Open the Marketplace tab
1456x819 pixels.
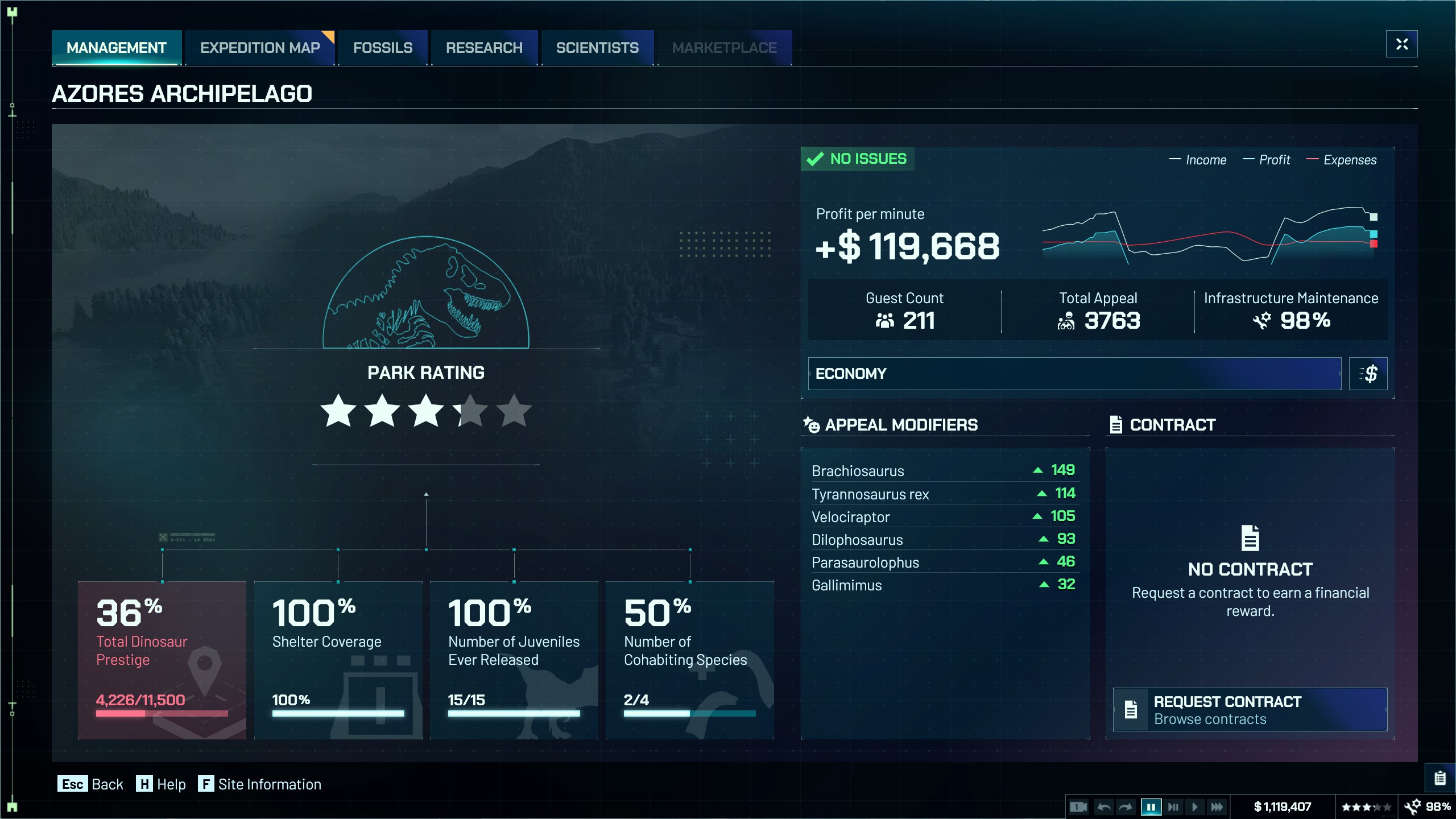[724, 48]
